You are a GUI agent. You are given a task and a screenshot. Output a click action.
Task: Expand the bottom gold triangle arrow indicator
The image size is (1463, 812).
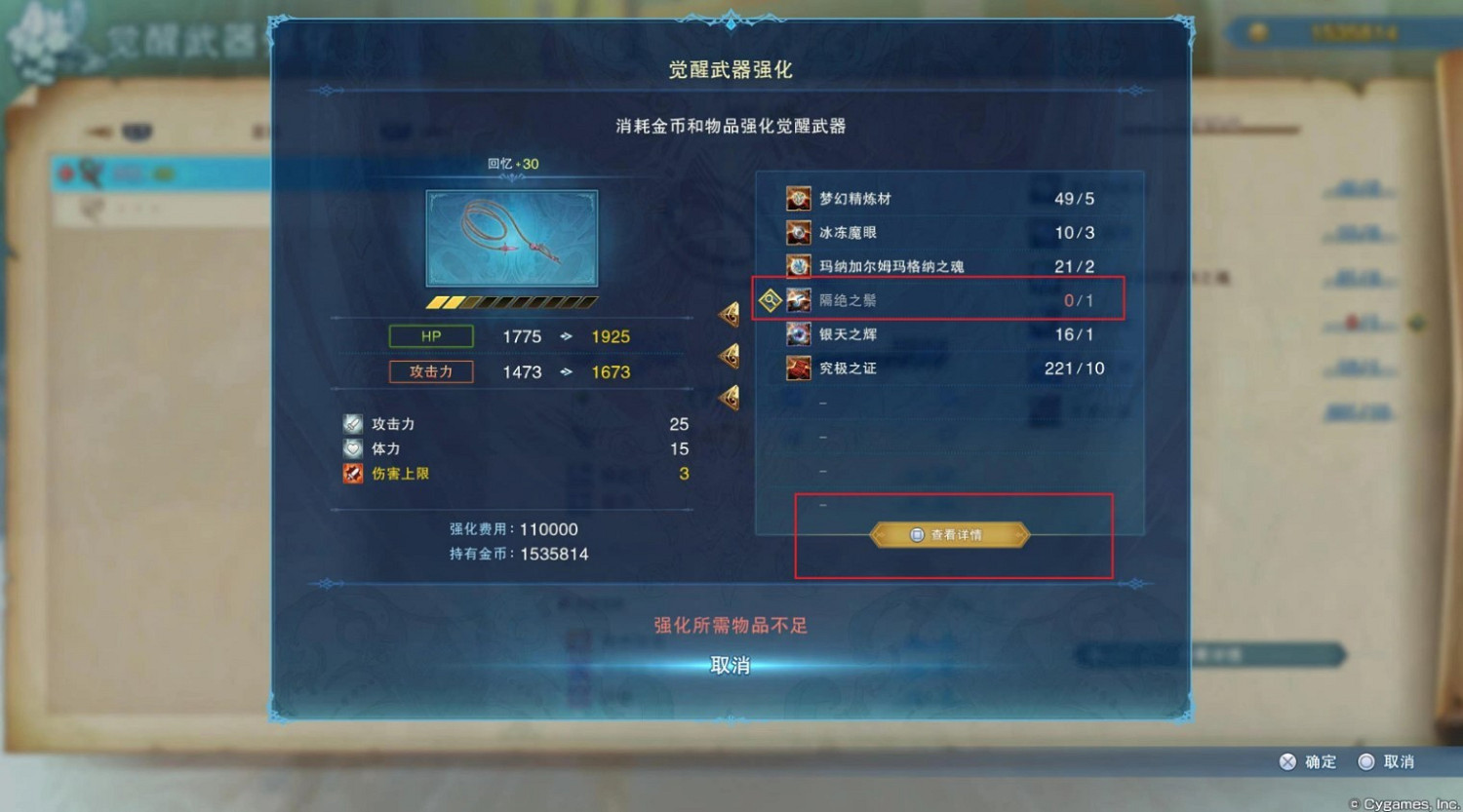point(728,396)
